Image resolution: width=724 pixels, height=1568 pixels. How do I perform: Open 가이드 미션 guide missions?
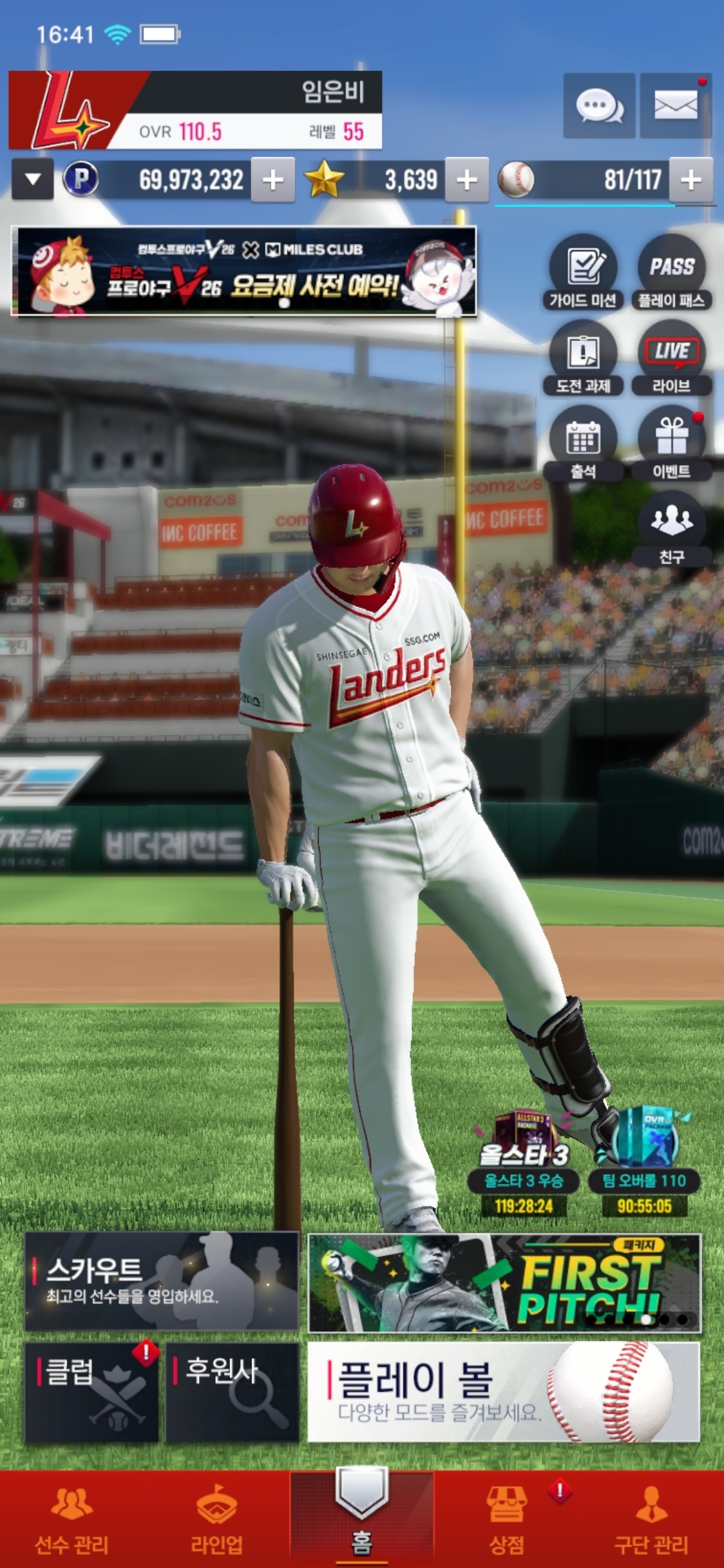tap(583, 273)
